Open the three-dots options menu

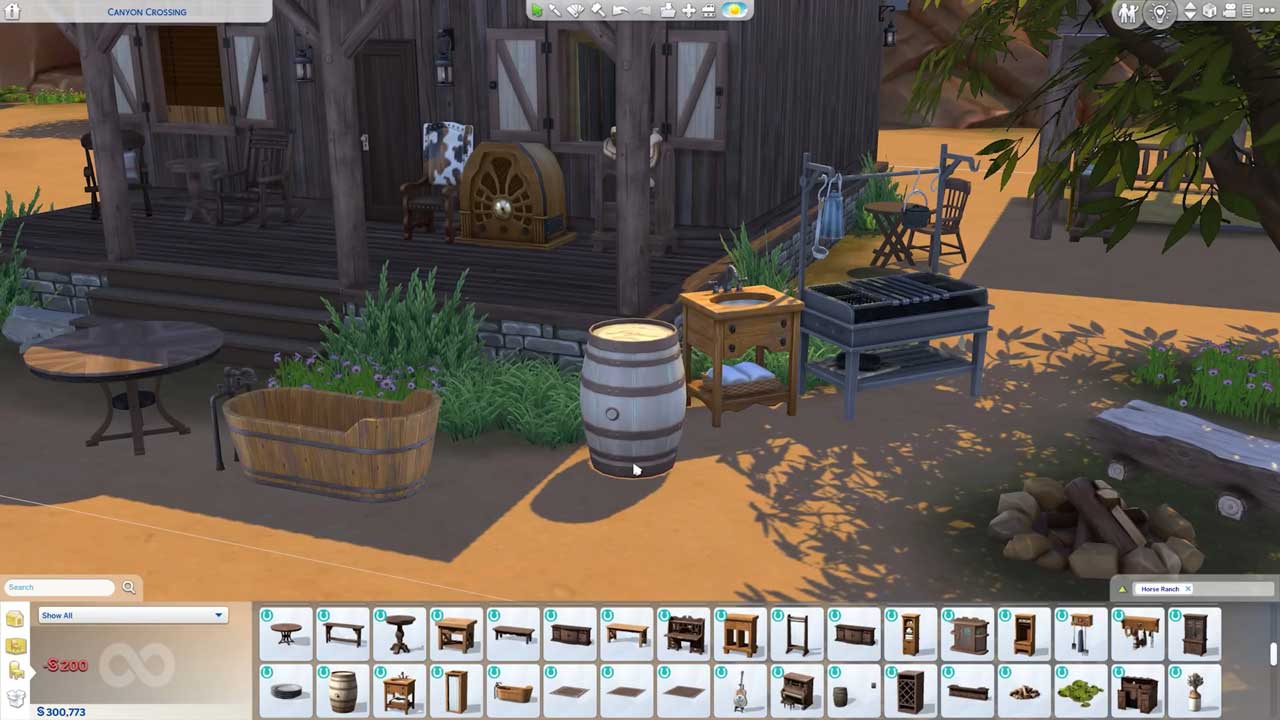coord(1265,11)
